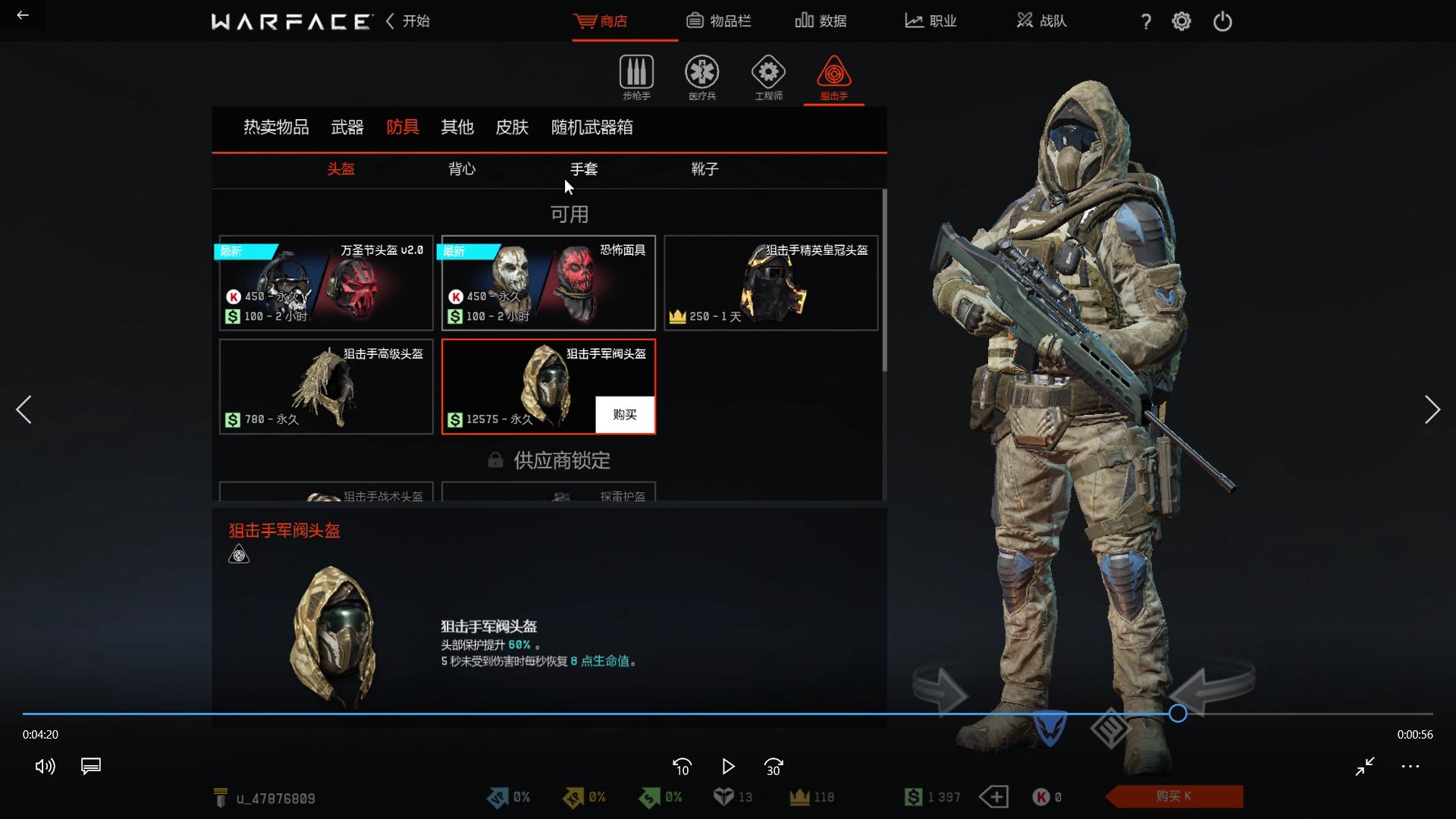Skip forward 30 seconds in the video
Image resolution: width=1456 pixels, height=819 pixels.
[773, 767]
